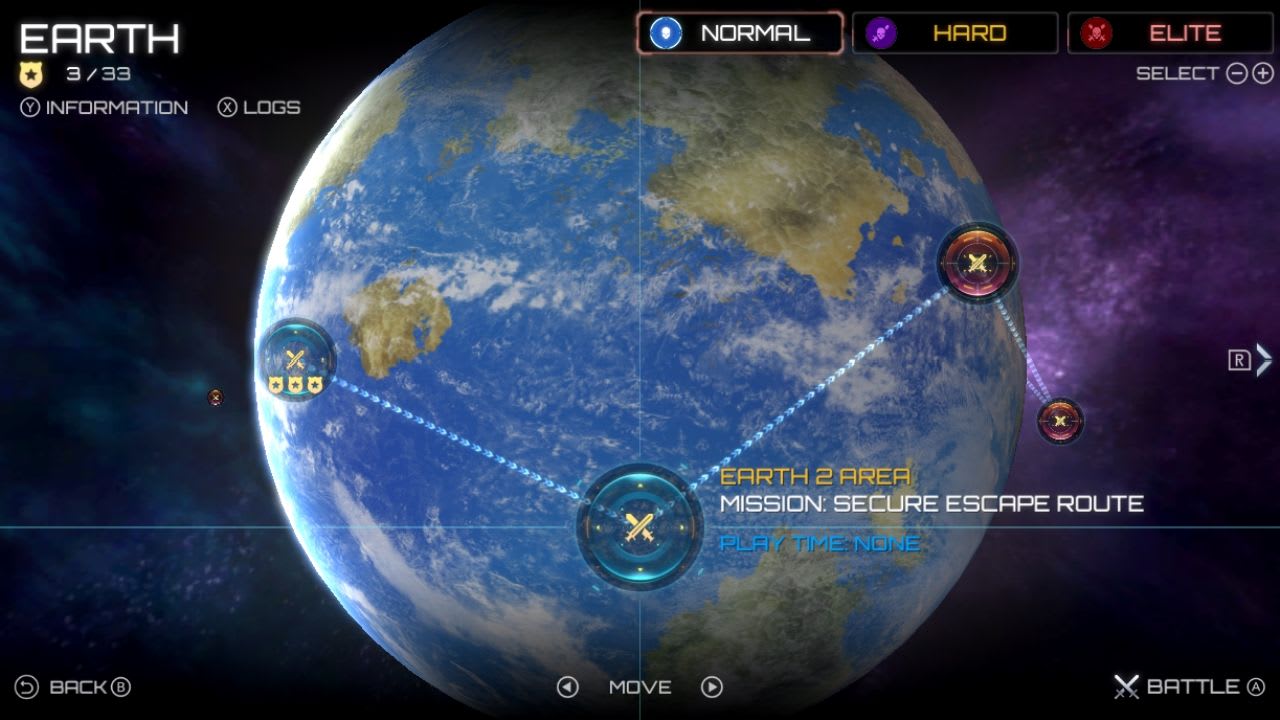This screenshot has height=720, width=1280.
Task: Open the INFORMATION panel
Action: pos(113,107)
